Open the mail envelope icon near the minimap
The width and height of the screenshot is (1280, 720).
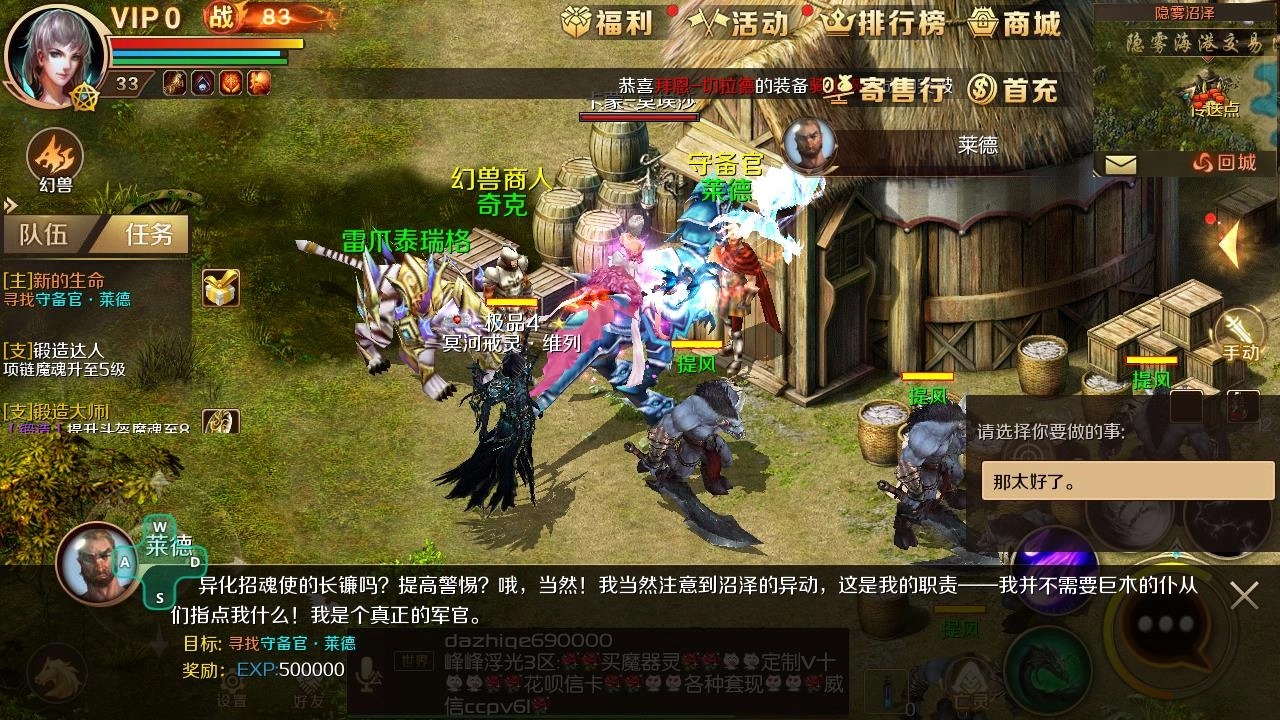1122,163
